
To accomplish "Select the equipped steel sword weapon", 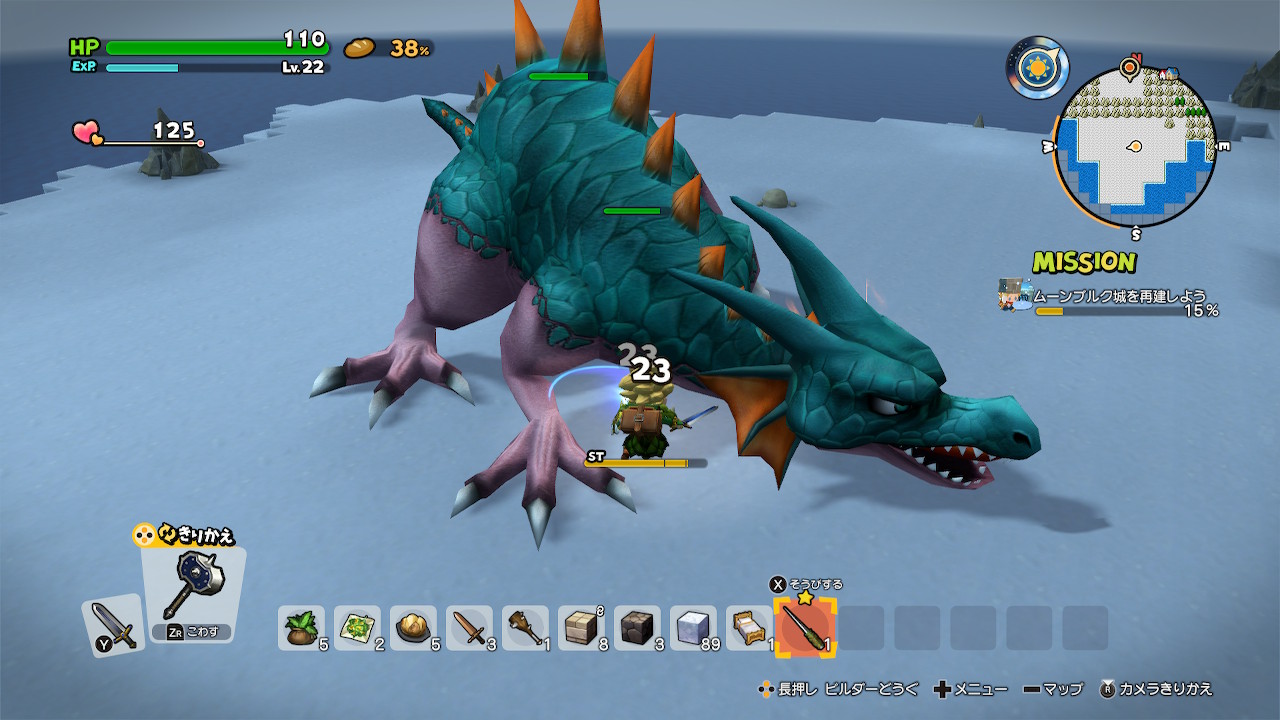I will click(112, 625).
